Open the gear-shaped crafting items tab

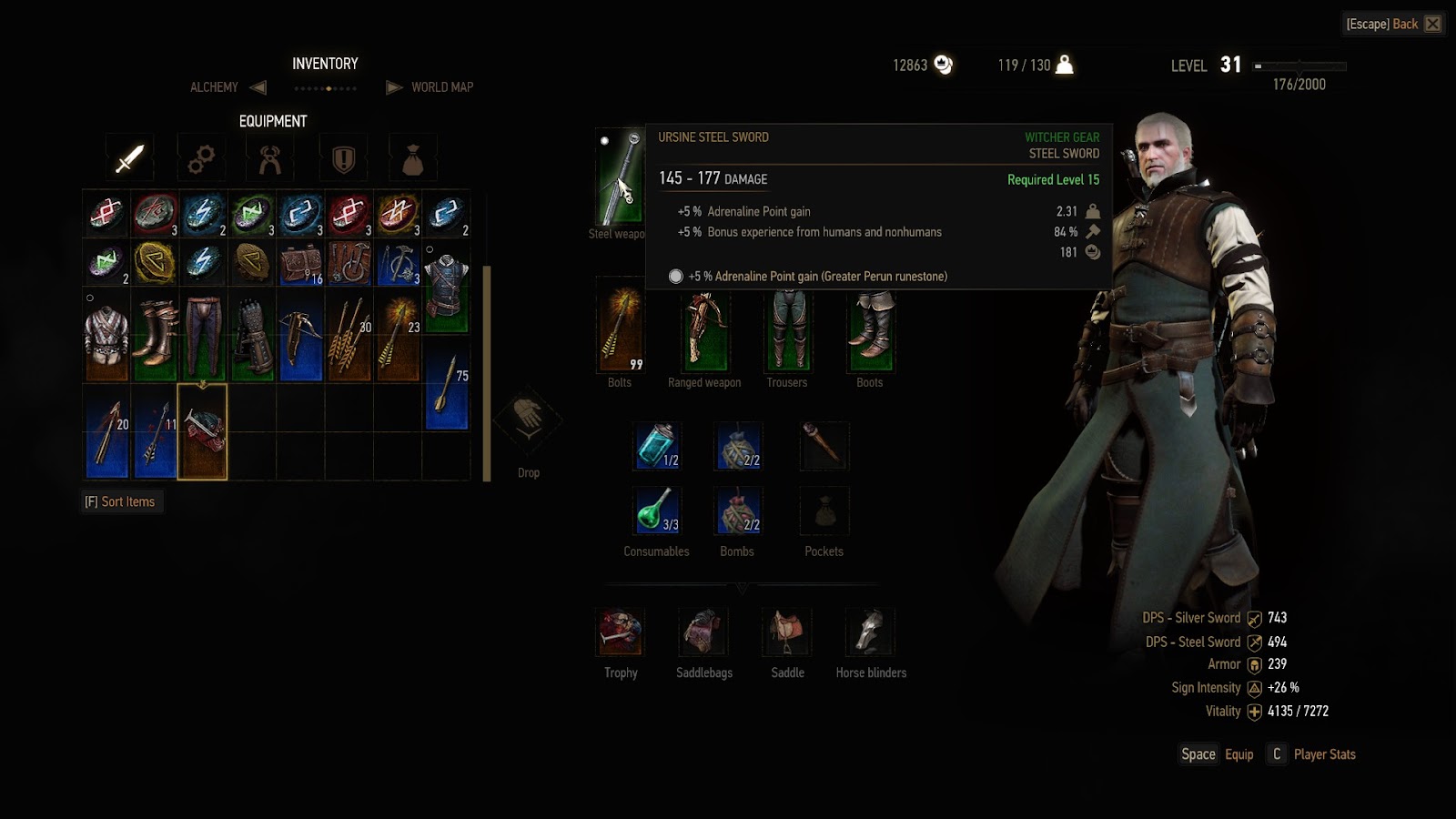point(200,159)
